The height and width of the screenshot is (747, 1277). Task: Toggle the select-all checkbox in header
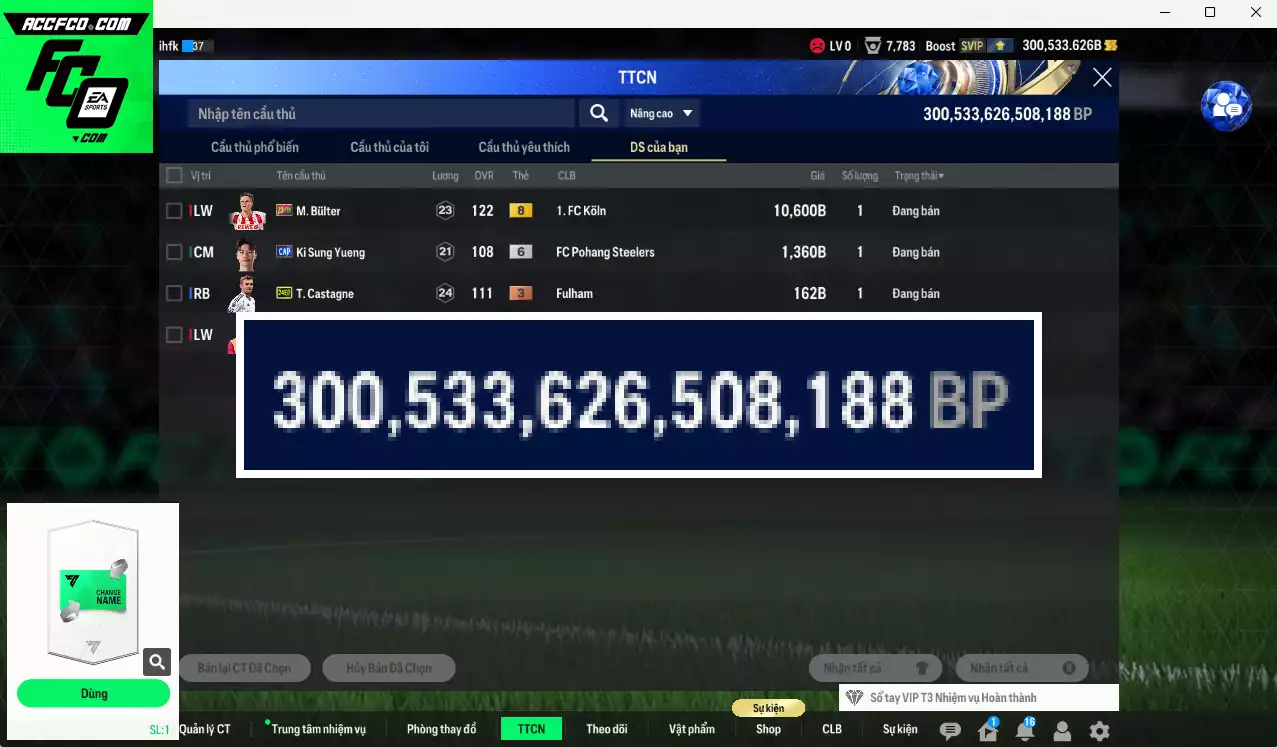click(x=174, y=176)
